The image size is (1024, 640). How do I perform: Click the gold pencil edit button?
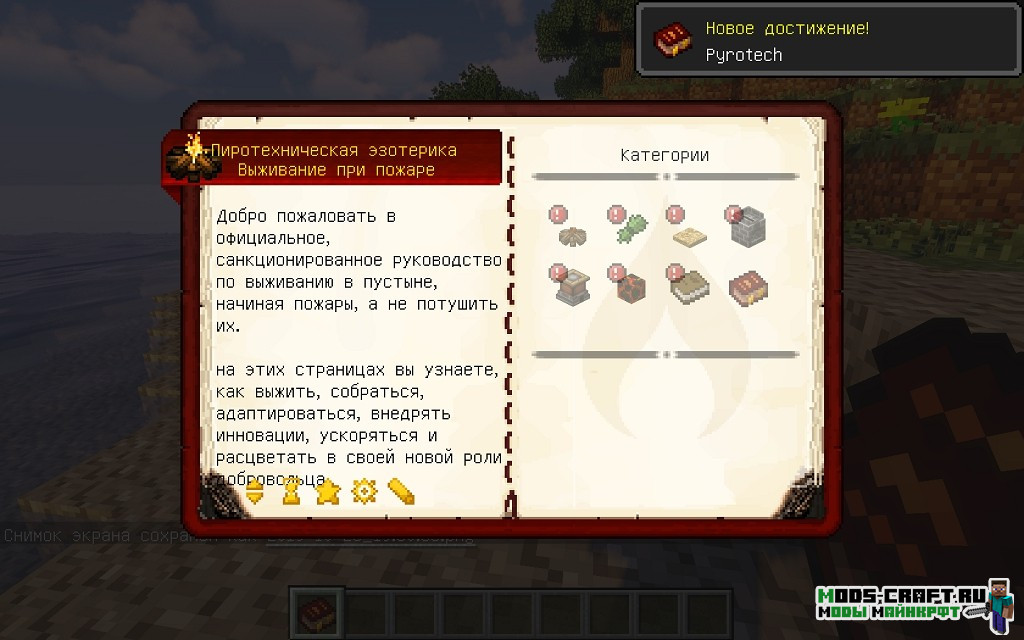point(401,492)
